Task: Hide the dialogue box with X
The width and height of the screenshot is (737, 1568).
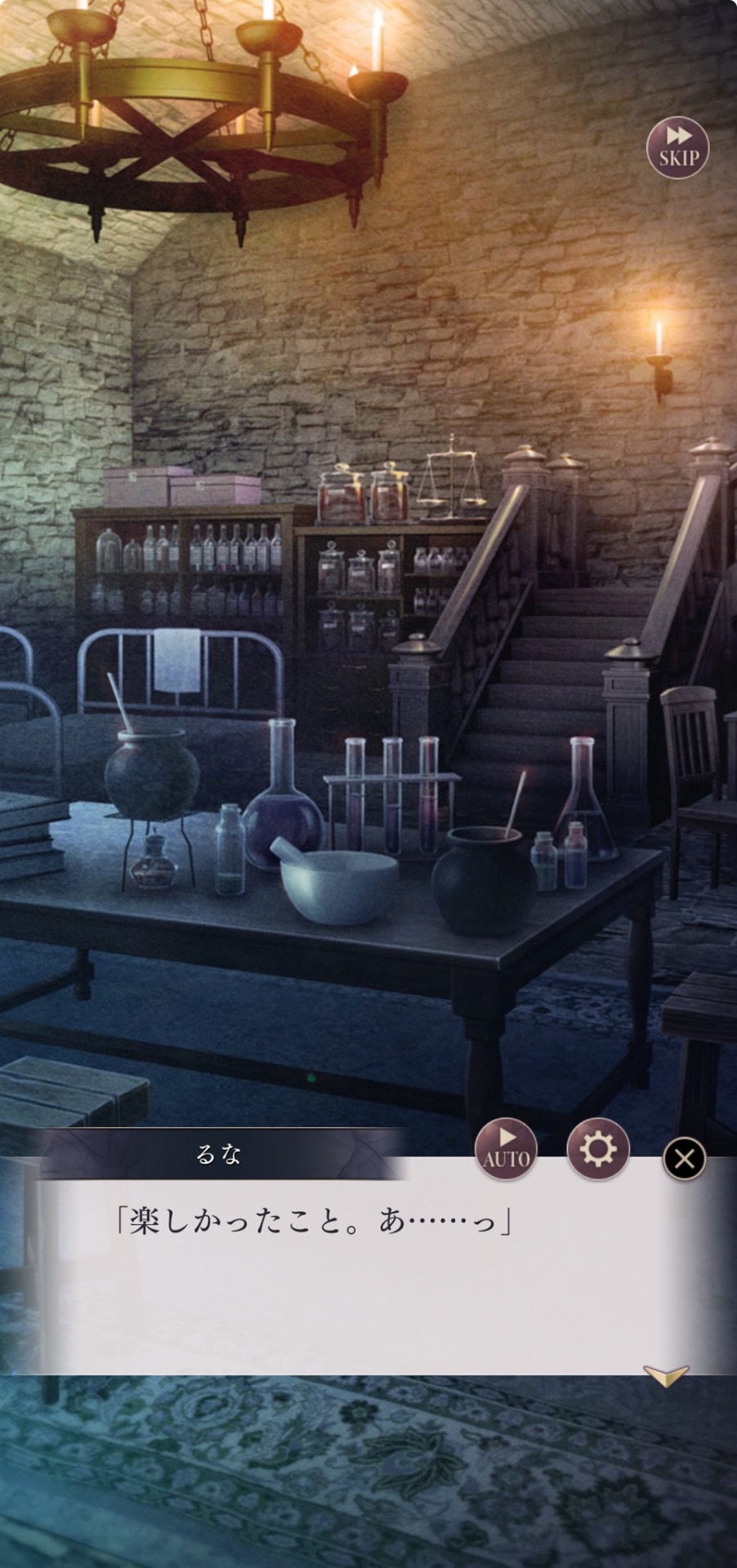Action: pyautogui.click(x=685, y=1158)
